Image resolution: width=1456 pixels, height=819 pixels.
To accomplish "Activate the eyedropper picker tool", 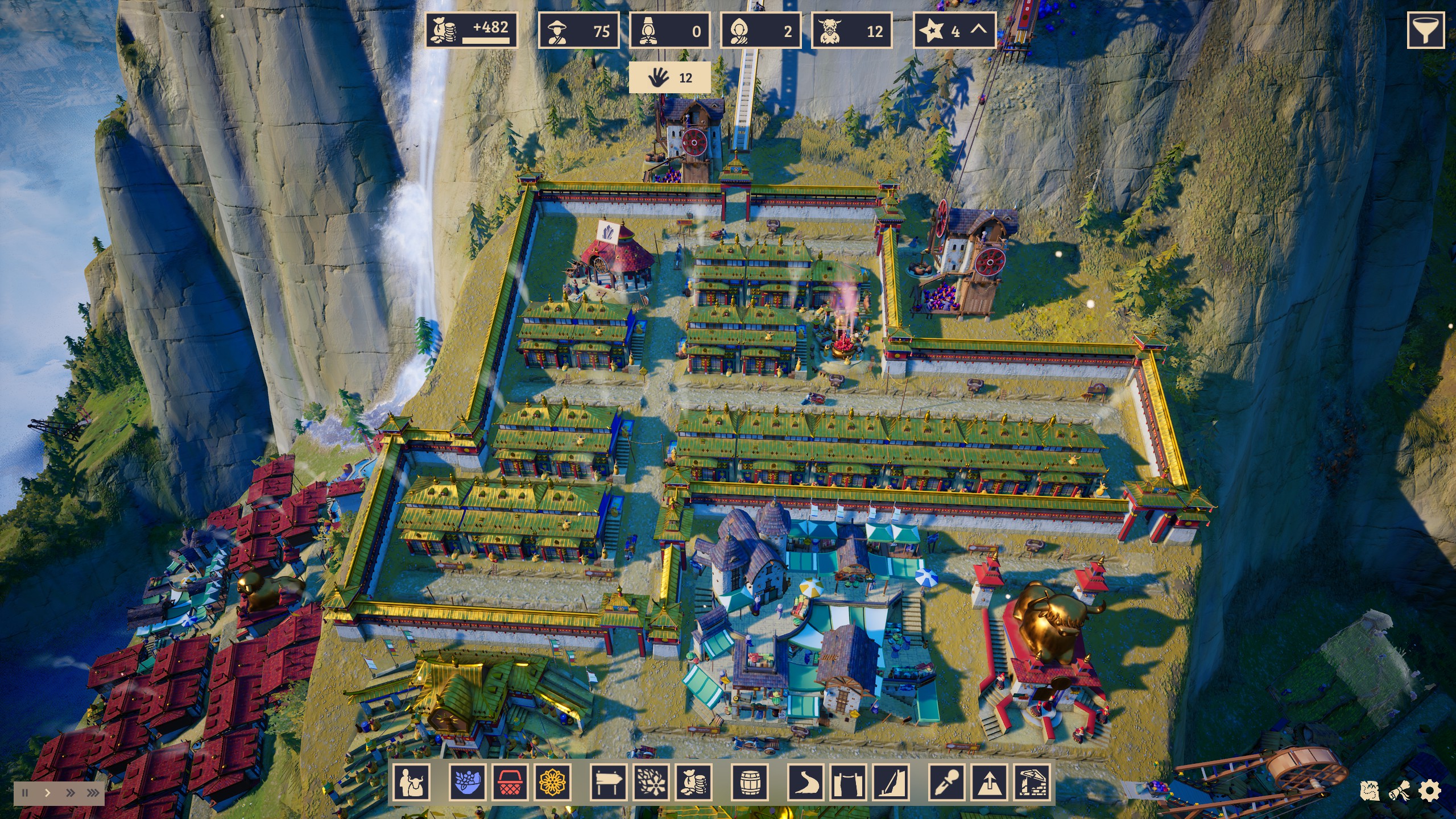I will [948, 783].
